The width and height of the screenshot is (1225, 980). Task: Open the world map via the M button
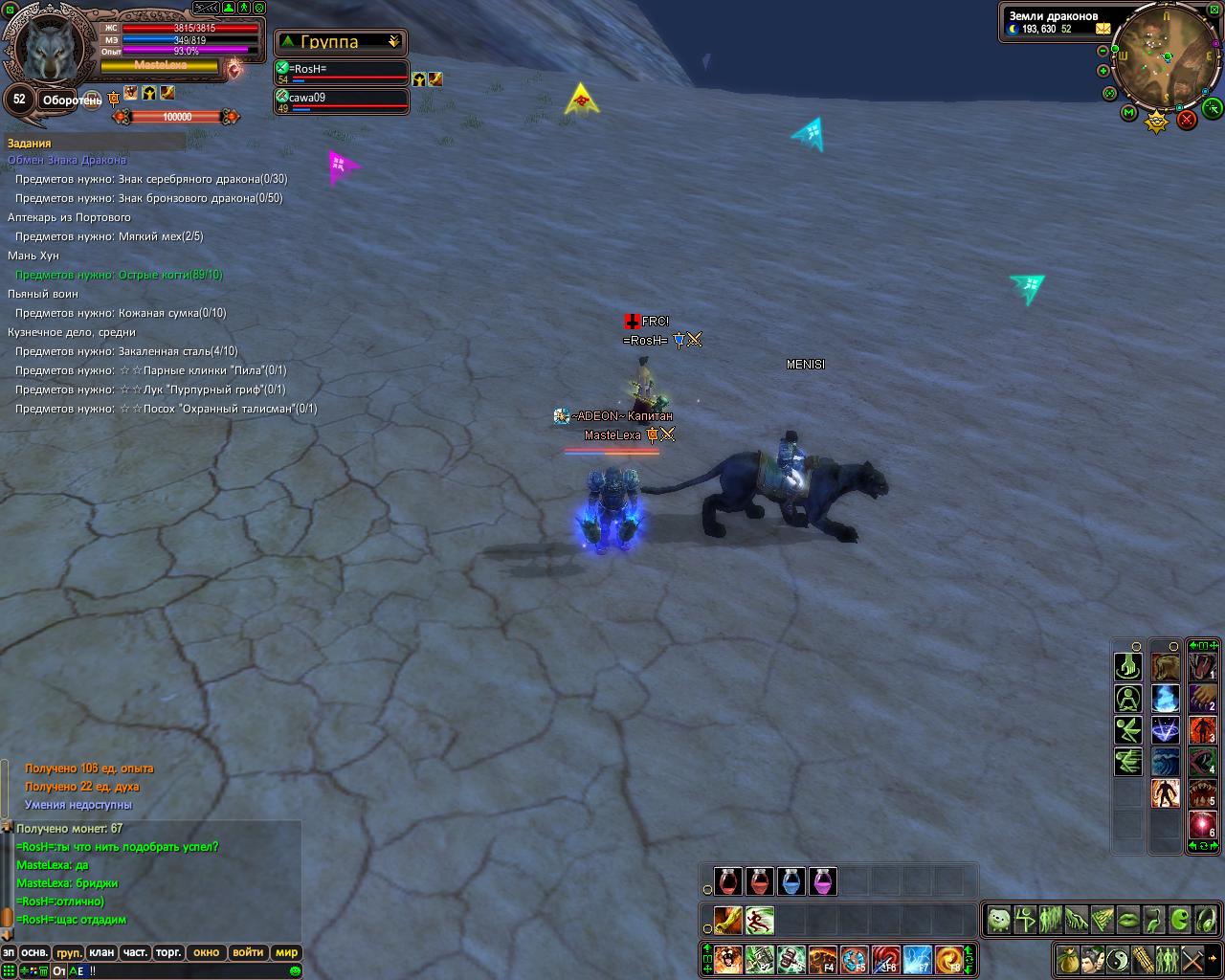click(x=1129, y=113)
